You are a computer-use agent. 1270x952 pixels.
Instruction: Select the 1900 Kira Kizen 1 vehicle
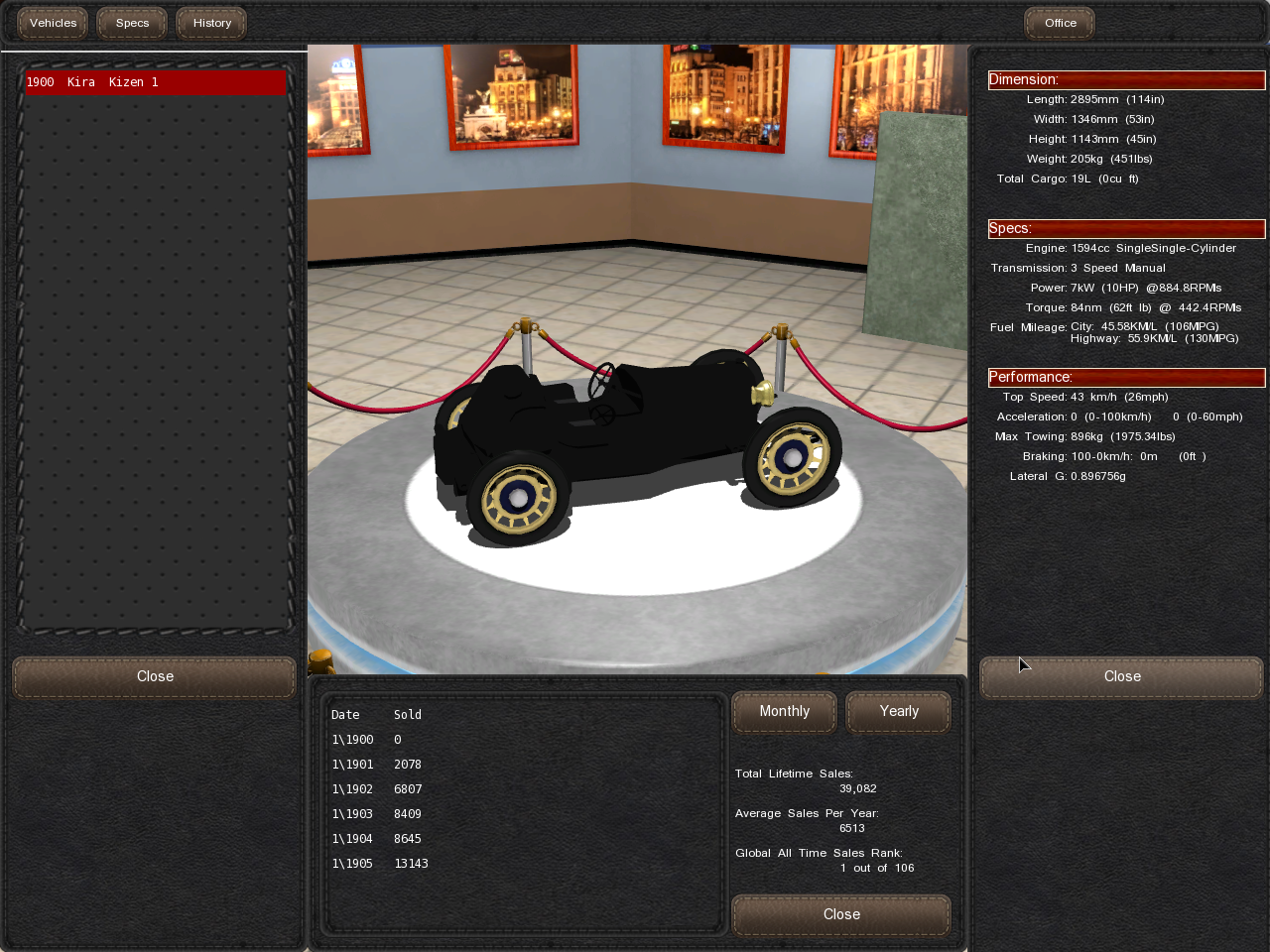pyautogui.click(x=155, y=82)
